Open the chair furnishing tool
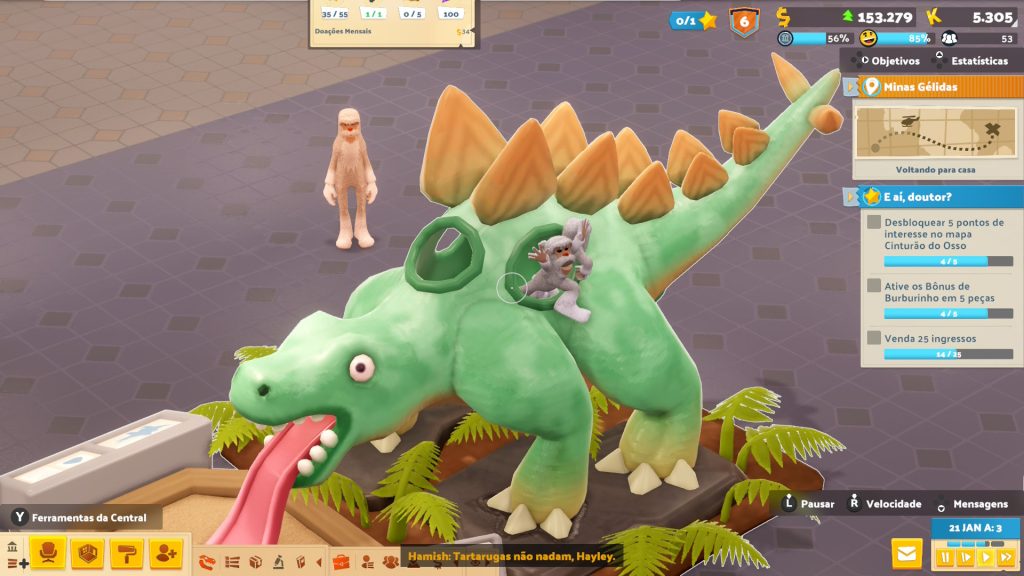This screenshot has width=1024, height=576. coord(48,552)
